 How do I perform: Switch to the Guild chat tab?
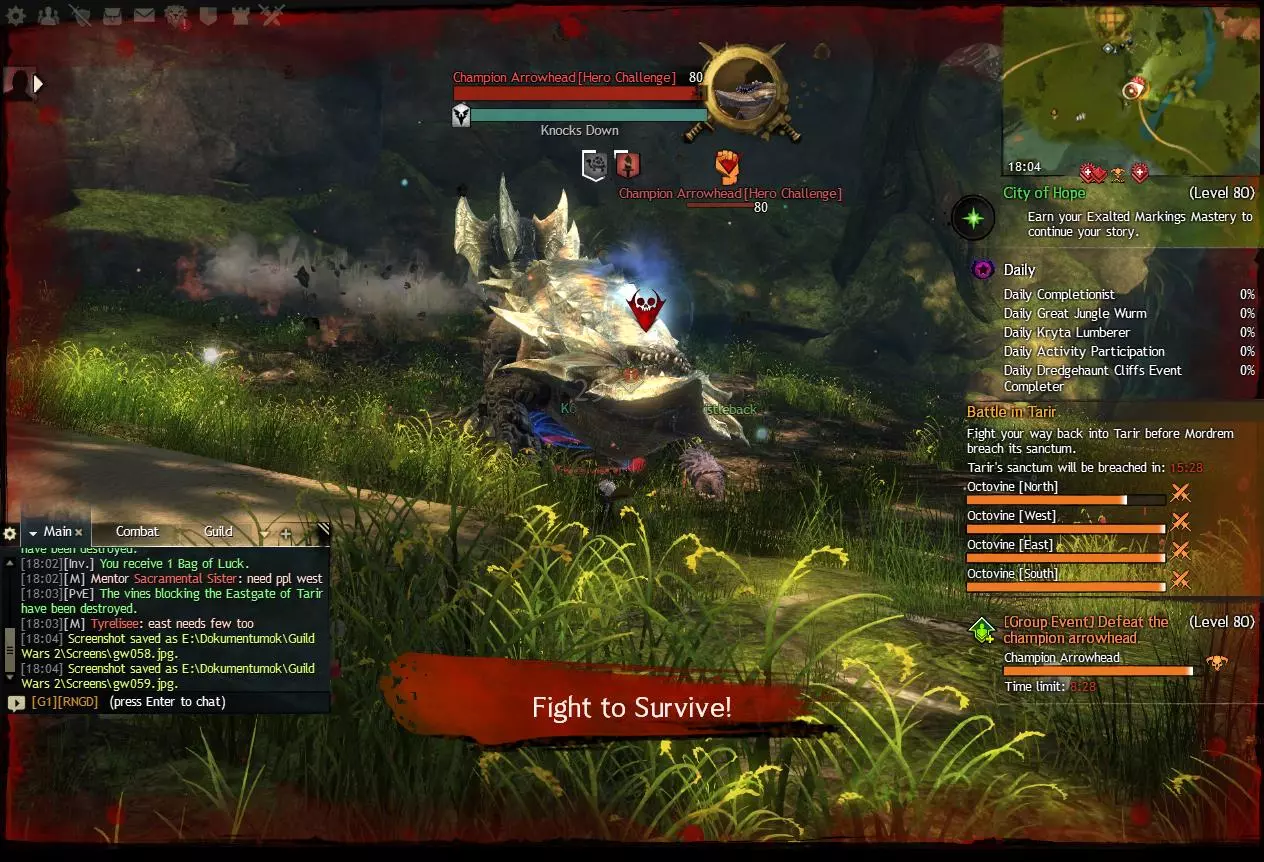218,532
